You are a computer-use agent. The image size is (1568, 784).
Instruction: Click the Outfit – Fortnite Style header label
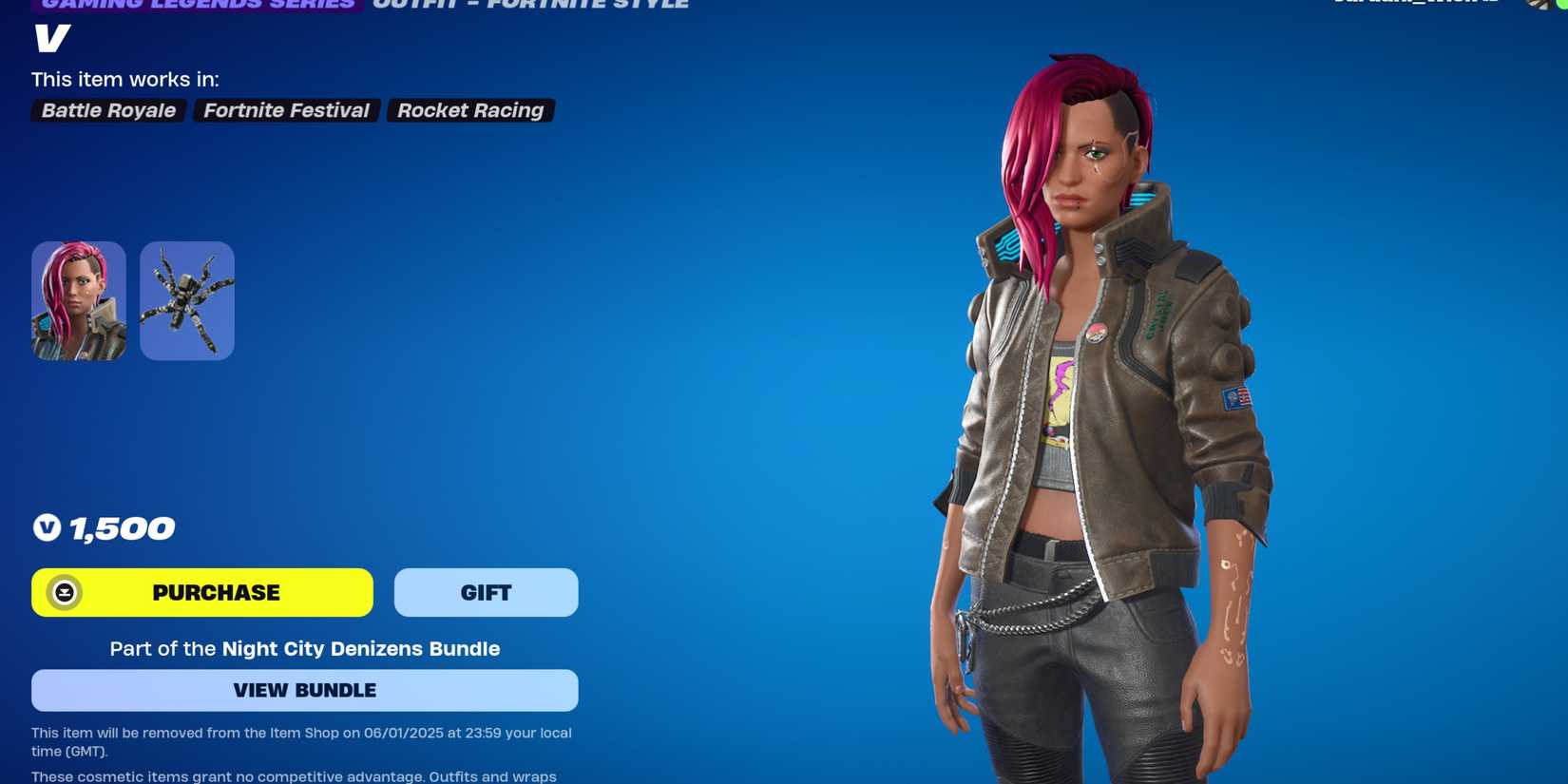[x=529, y=4]
